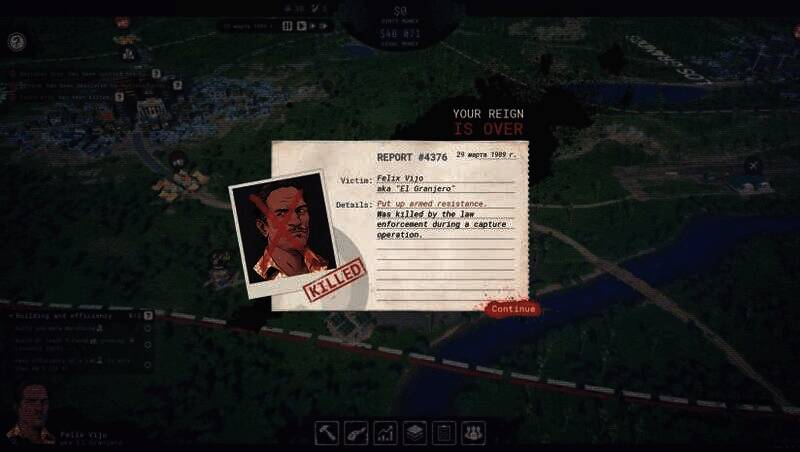Continue past the killed report
The height and width of the screenshot is (452, 800).
(513, 309)
